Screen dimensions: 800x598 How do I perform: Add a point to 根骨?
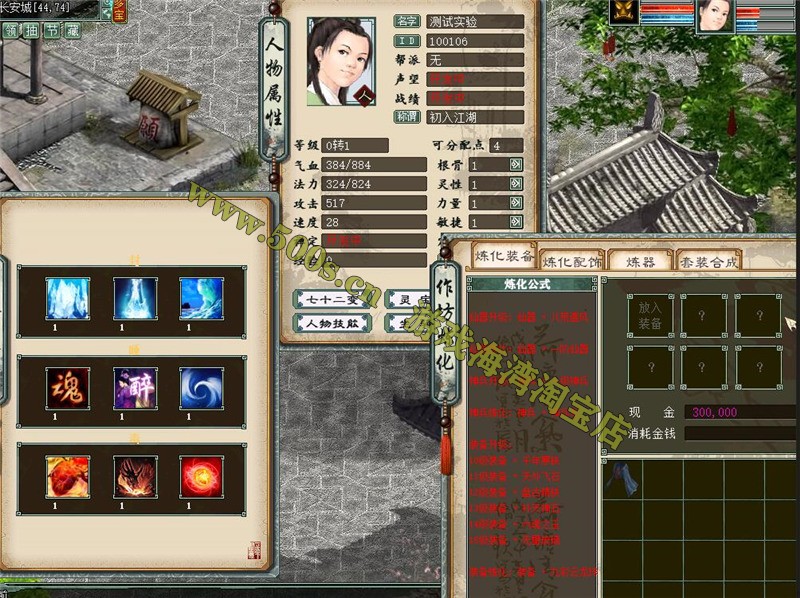[516, 165]
